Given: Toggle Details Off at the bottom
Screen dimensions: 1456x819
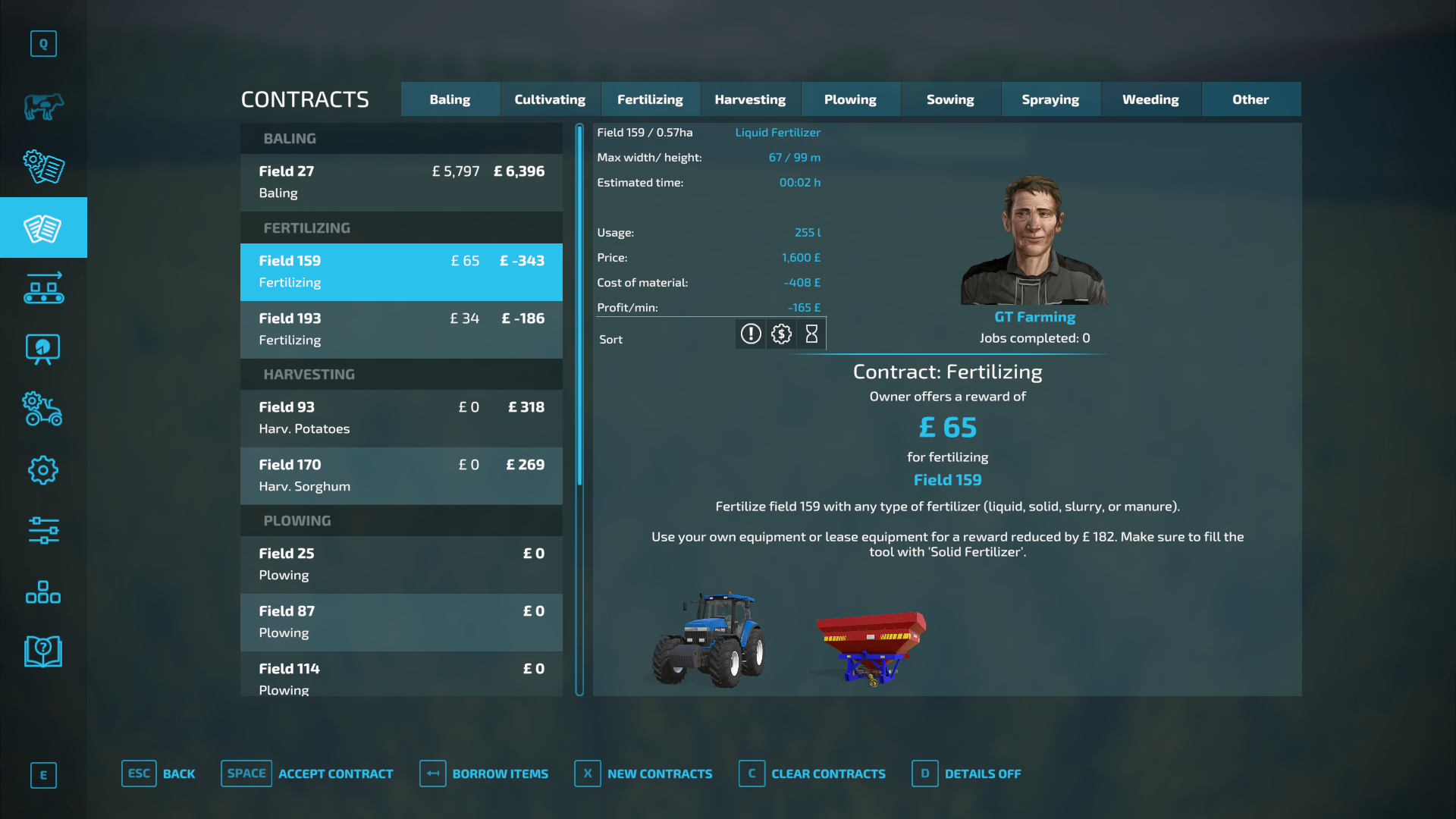Looking at the screenshot, I should (967, 773).
